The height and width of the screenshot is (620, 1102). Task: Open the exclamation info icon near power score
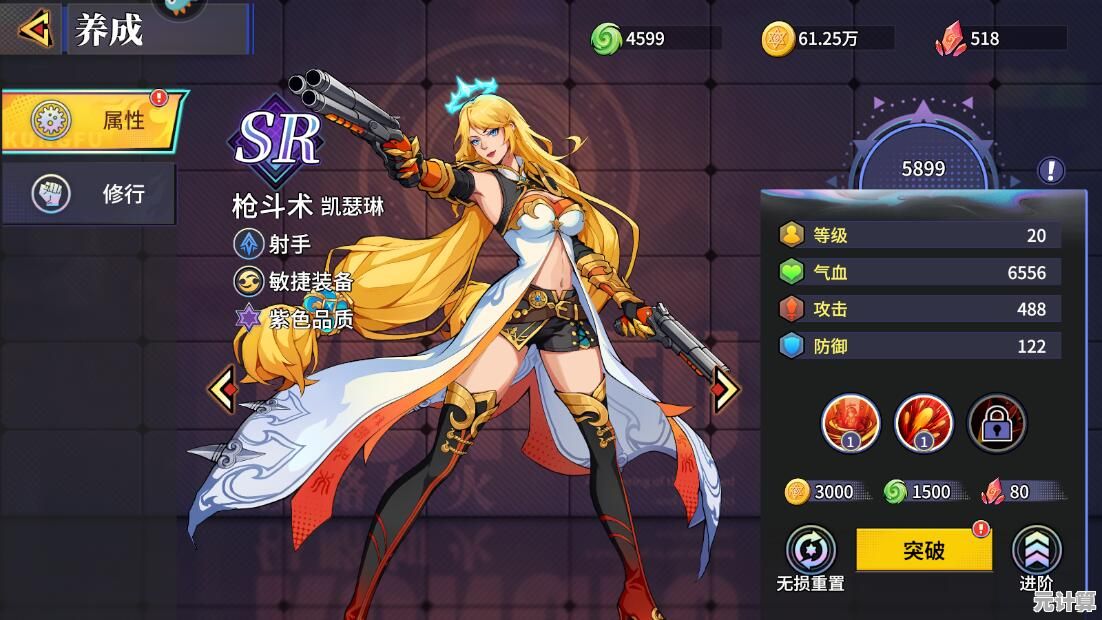(x=1050, y=170)
